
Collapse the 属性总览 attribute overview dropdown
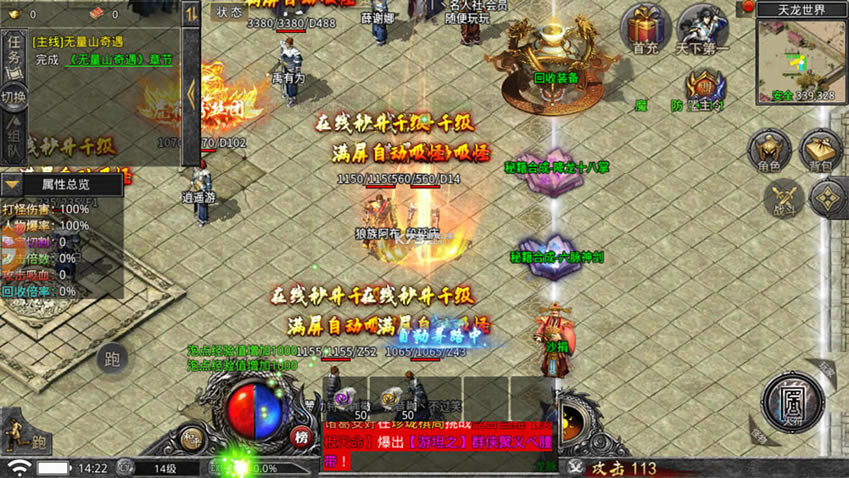tap(13, 185)
